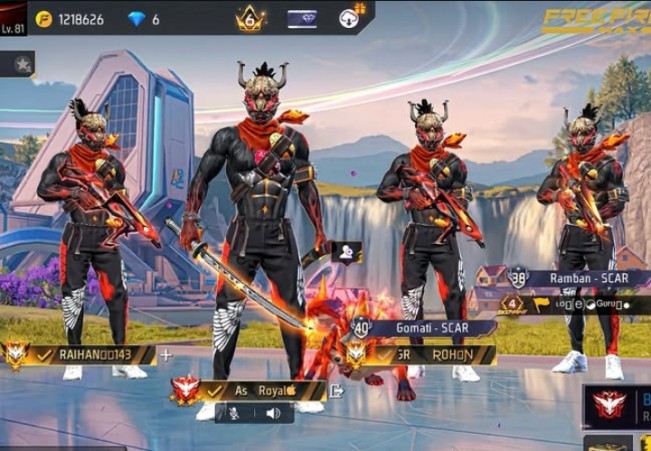This screenshot has width=651, height=451.
Task: Click the emote icon beside center character
Action: point(347,252)
